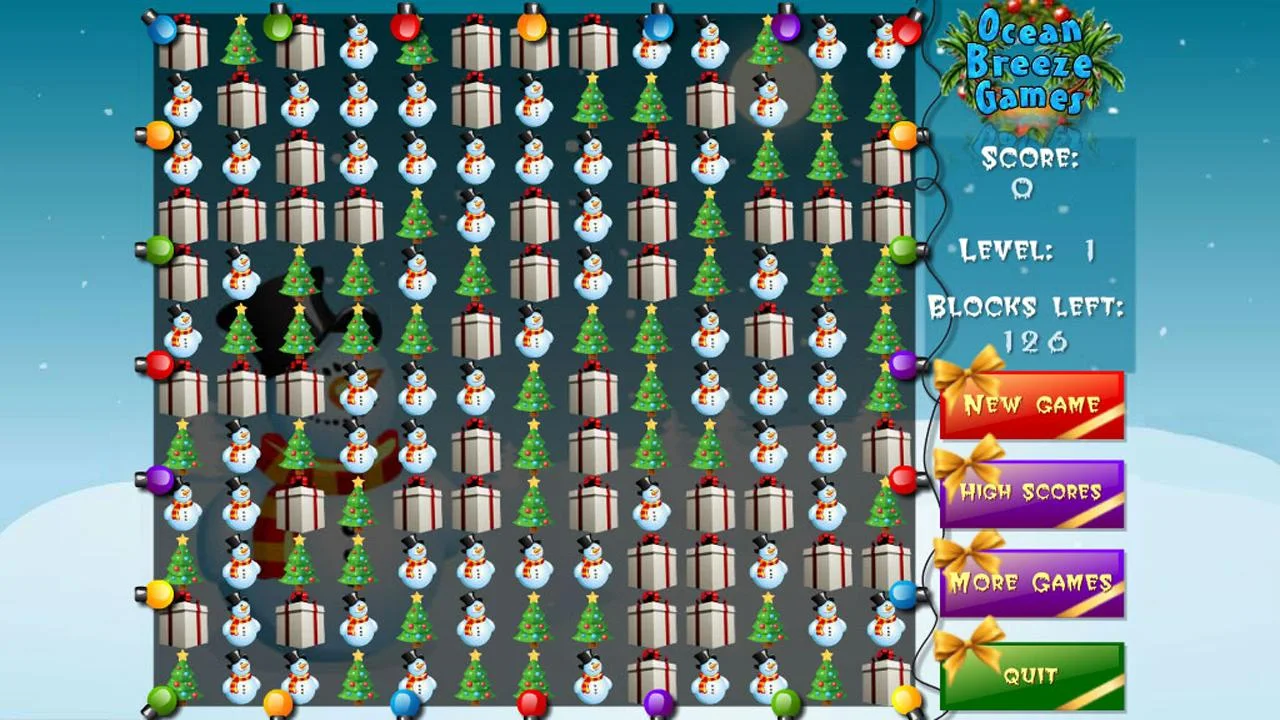Click the Ocean Breeze Games logo
The width and height of the screenshot is (1280, 720).
coord(1032,65)
